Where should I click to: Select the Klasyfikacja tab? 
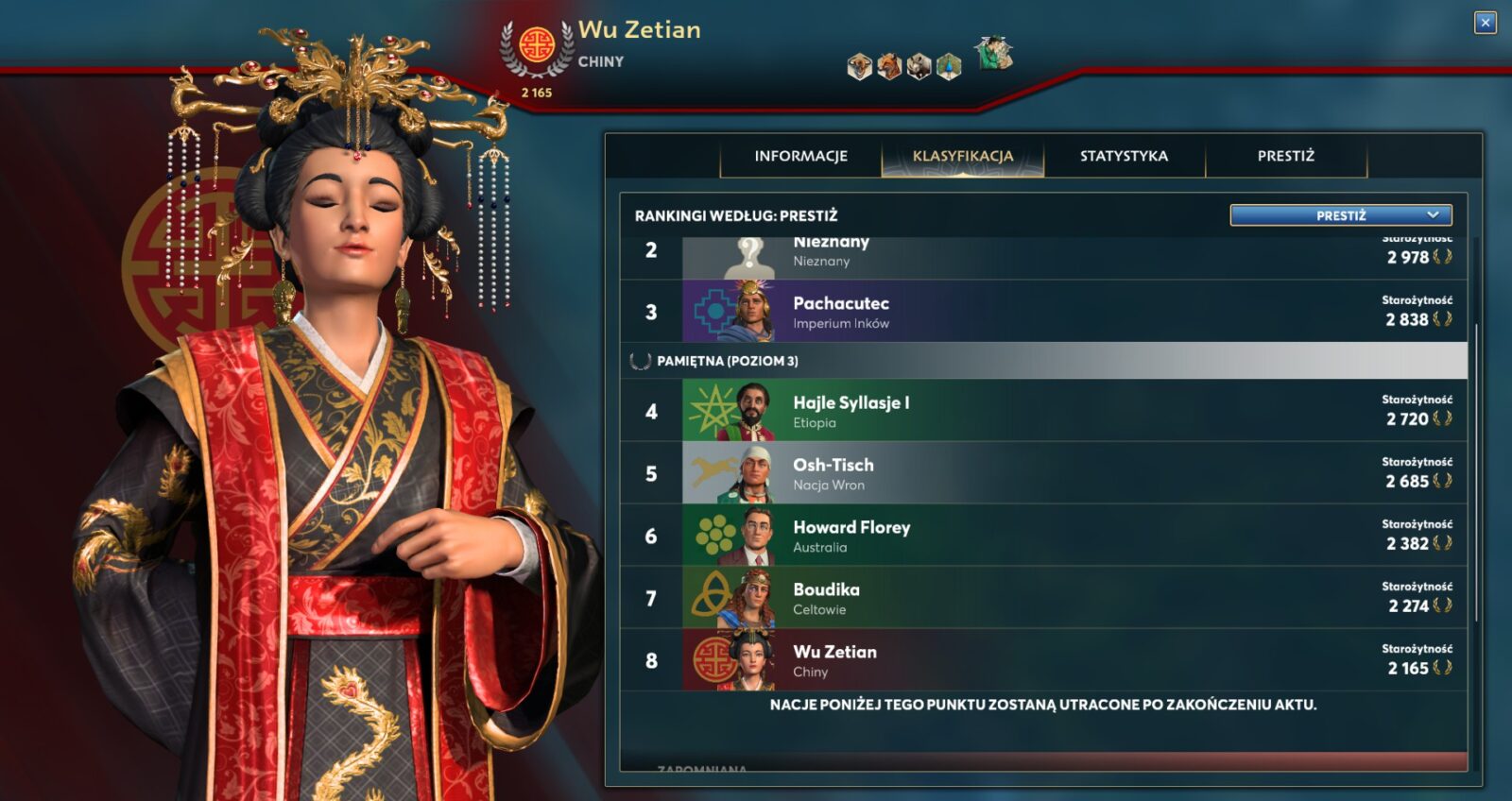coord(962,156)
